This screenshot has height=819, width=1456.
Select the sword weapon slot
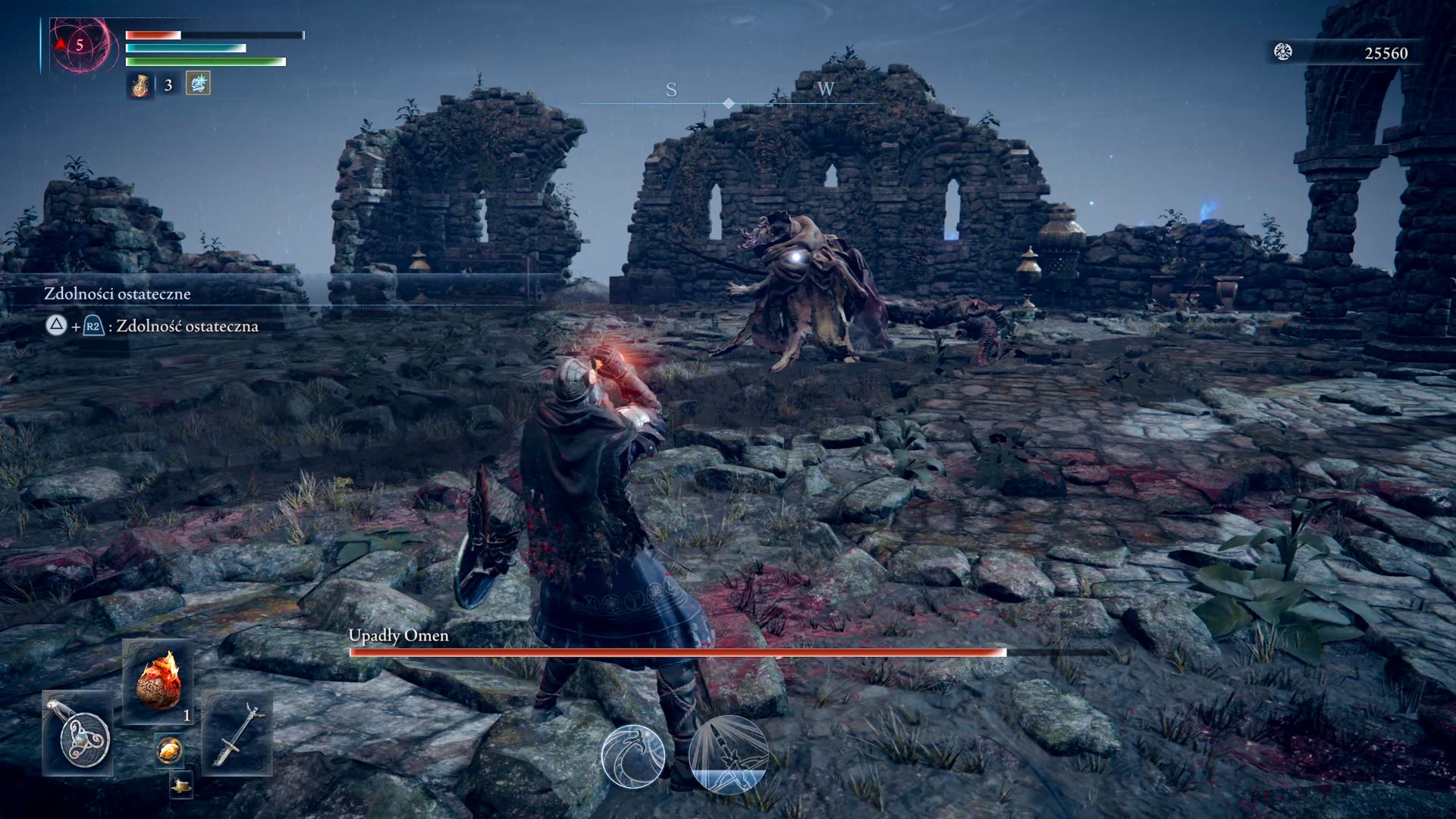tap(236, 733)
